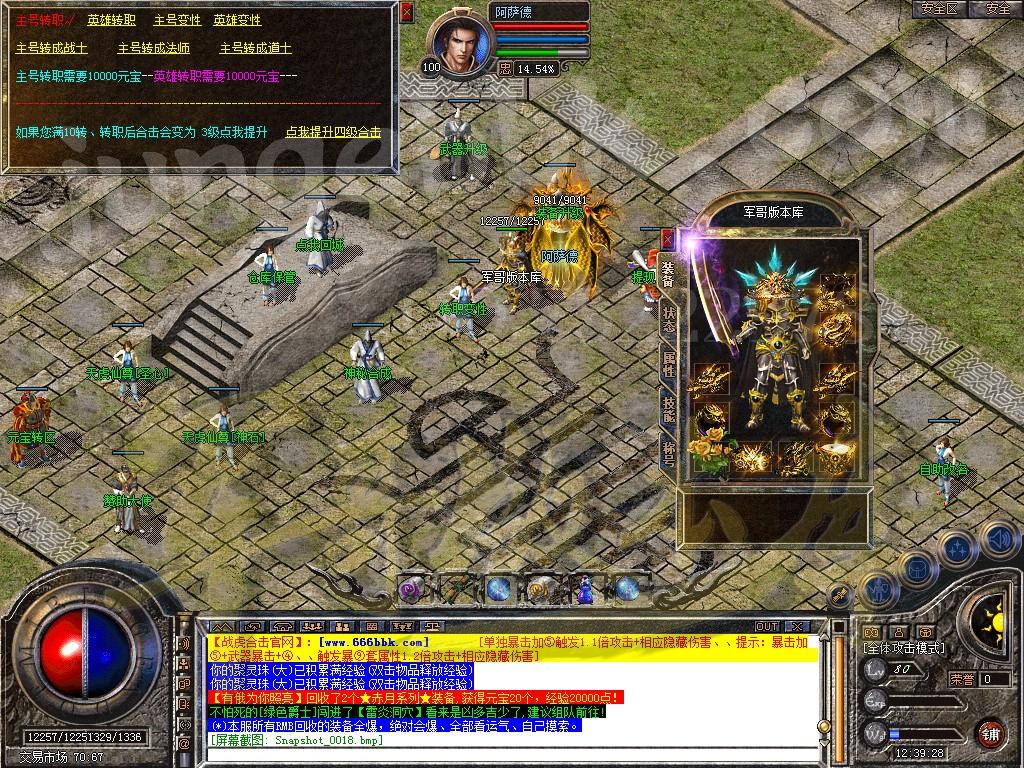Choose 主号转成道士 (convert to Taoist)
The width and height of the screenshot is (1024, 768).
[256, 48]
